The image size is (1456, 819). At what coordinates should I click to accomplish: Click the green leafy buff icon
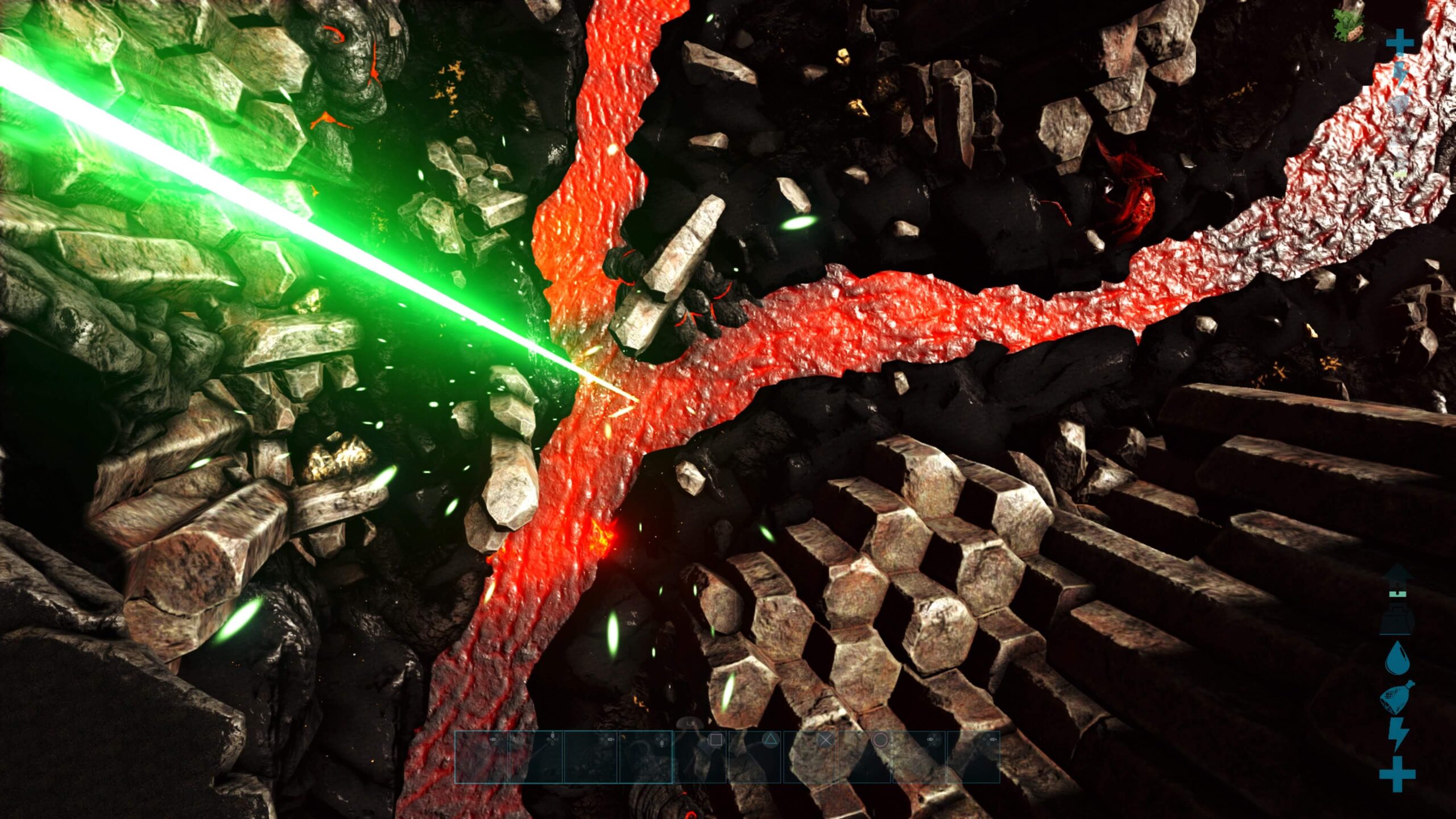pos(1349,26)
